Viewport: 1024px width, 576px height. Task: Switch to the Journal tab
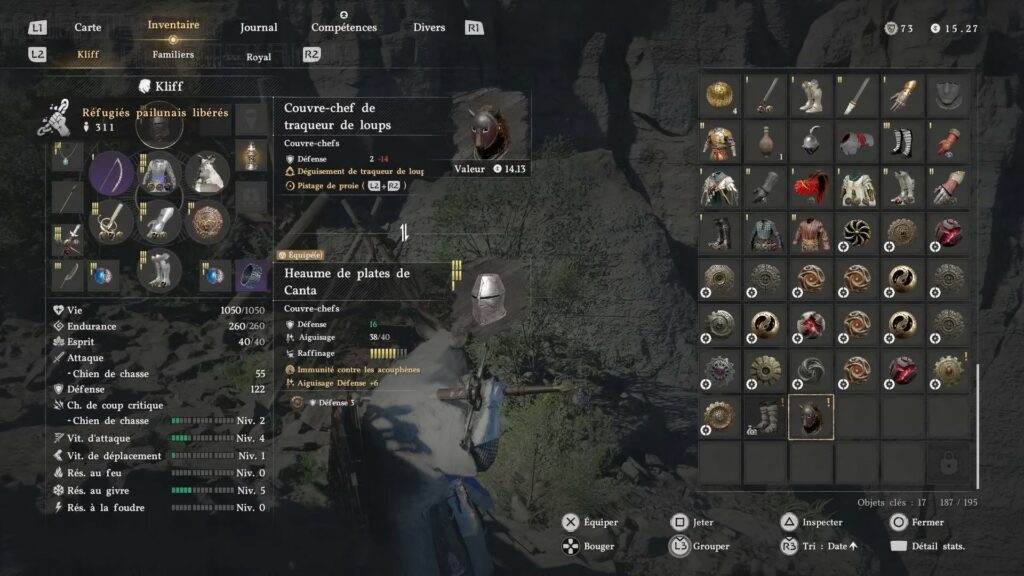point(259,27)
